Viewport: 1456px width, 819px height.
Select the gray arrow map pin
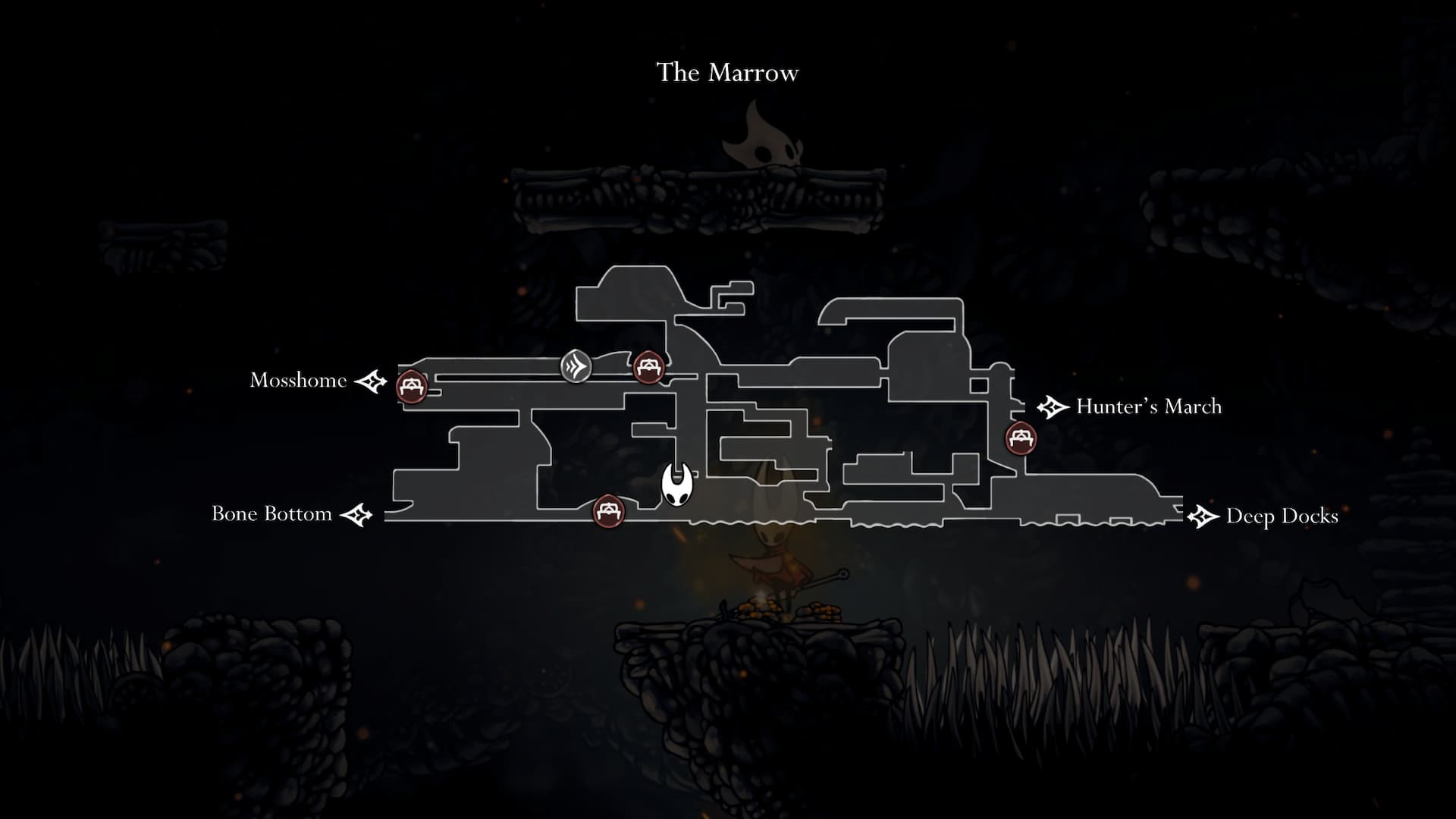pyautogui.click(x=576, y=367)
